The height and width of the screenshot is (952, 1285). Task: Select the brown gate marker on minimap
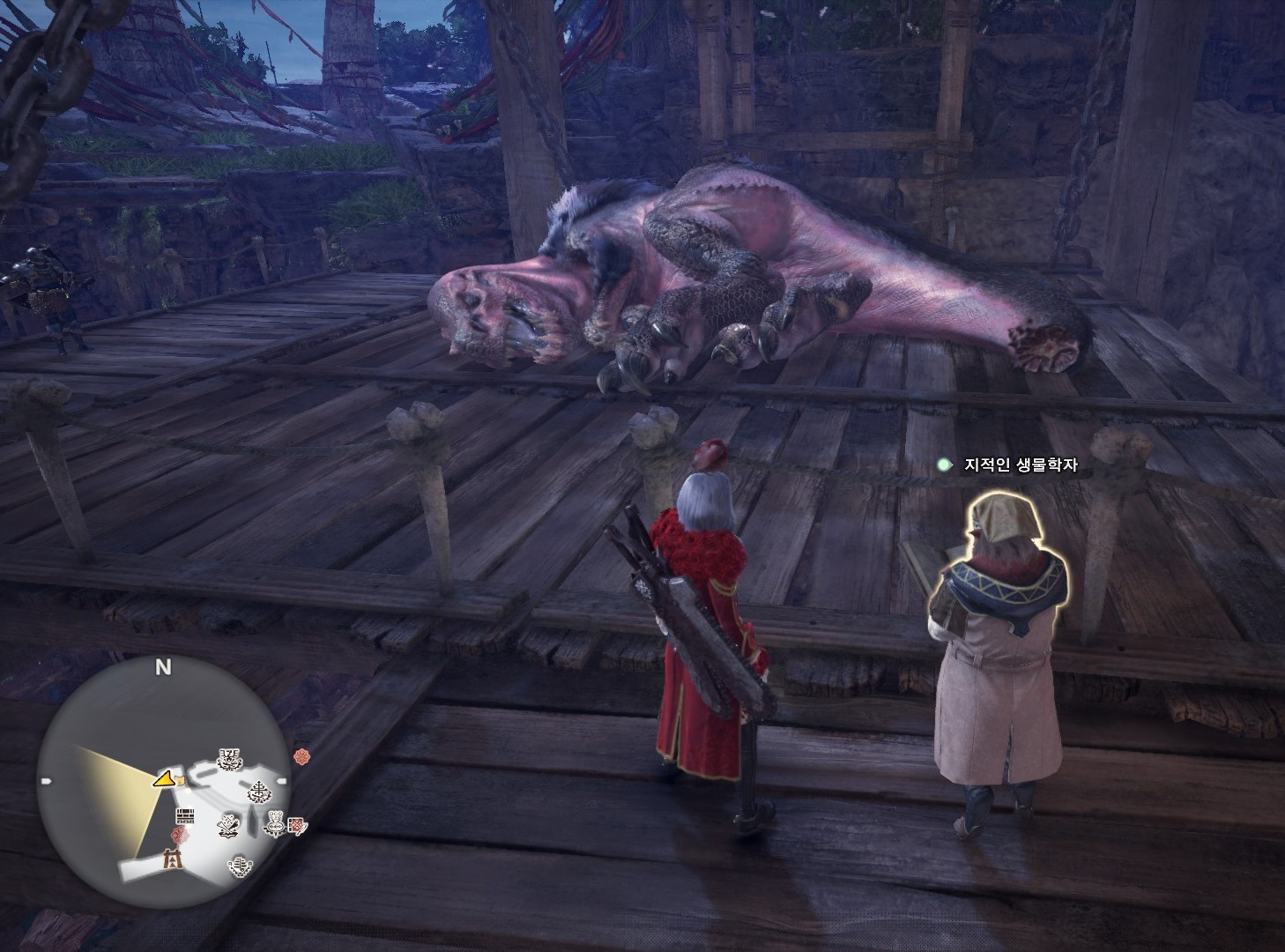click(172, 858)
